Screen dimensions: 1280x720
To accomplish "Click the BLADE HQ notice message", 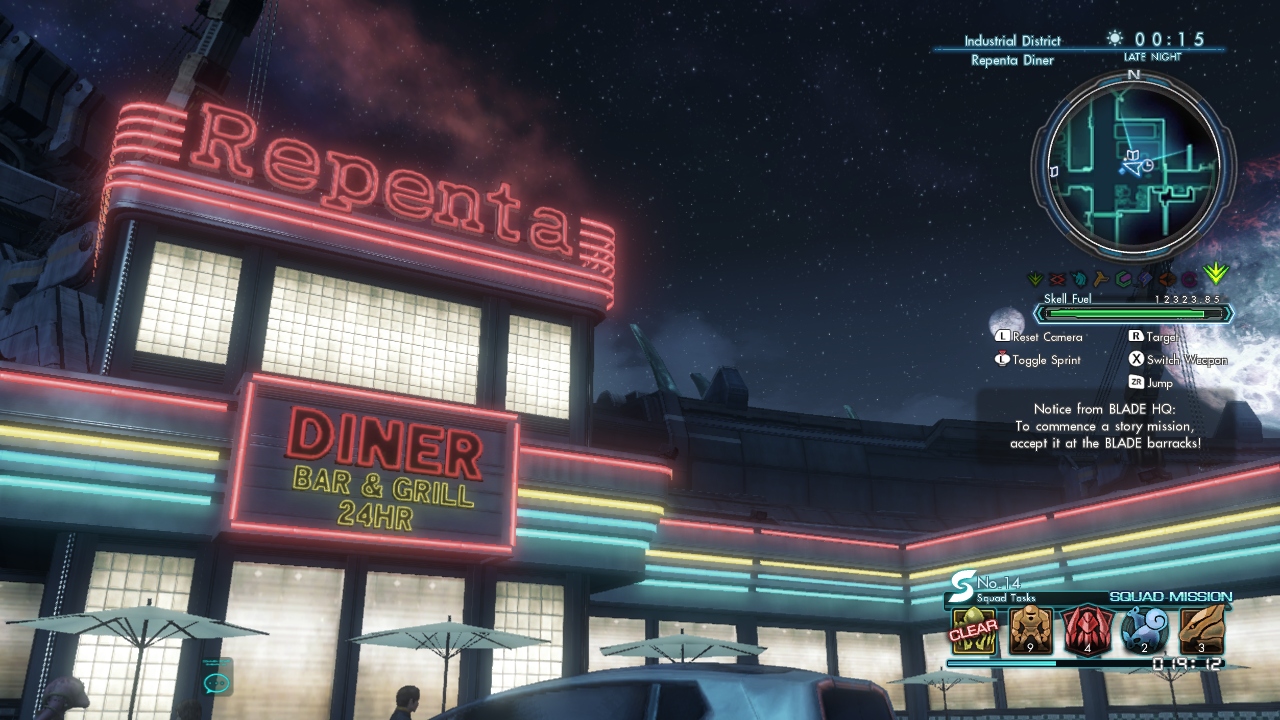I will (x=1105, y=426).
